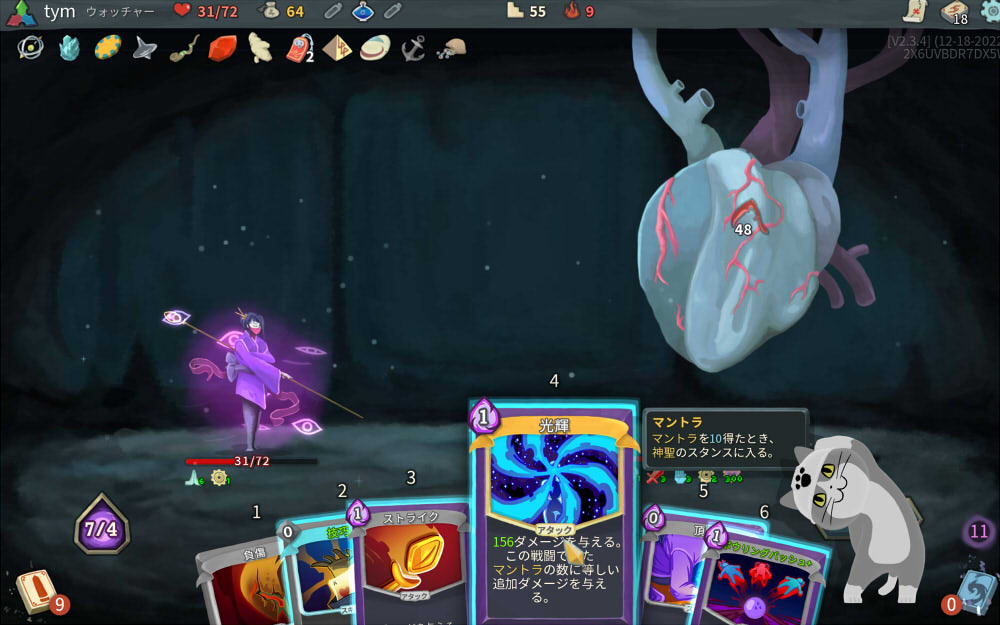Inspect the anchor relic
1000x625 pixels.
tap(413, 47)
